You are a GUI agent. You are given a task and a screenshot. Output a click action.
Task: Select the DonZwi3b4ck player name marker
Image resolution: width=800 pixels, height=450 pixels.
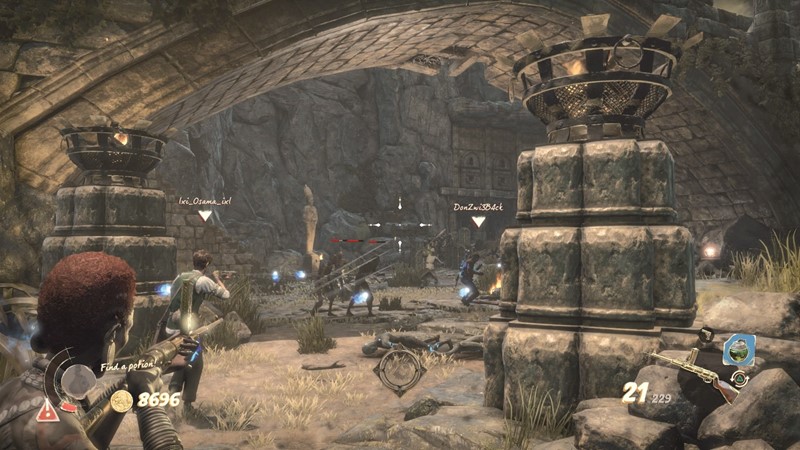pyautogui.click(x=478, y=207)
